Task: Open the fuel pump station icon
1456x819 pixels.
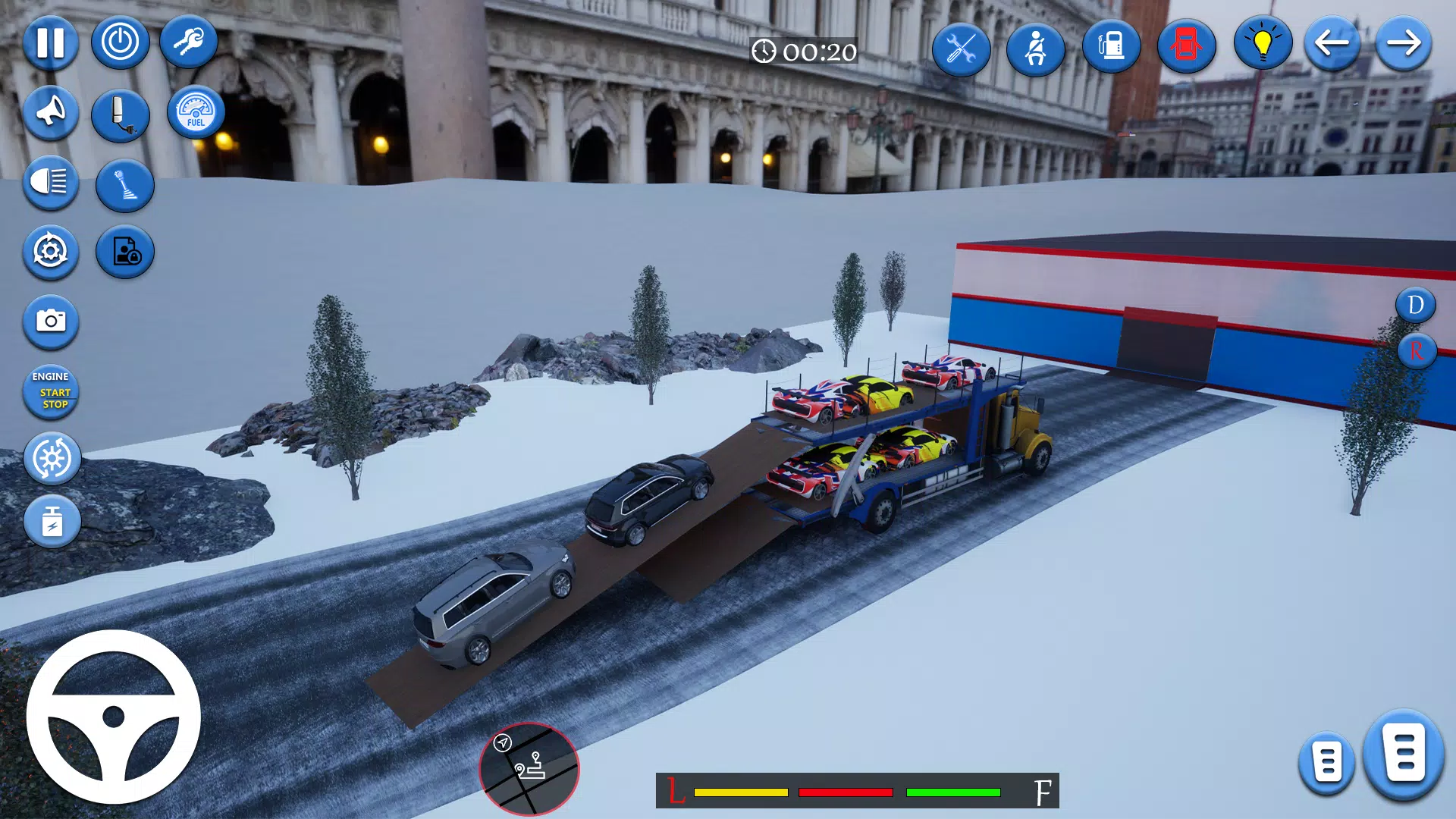Action: (x=1111, y=47)
